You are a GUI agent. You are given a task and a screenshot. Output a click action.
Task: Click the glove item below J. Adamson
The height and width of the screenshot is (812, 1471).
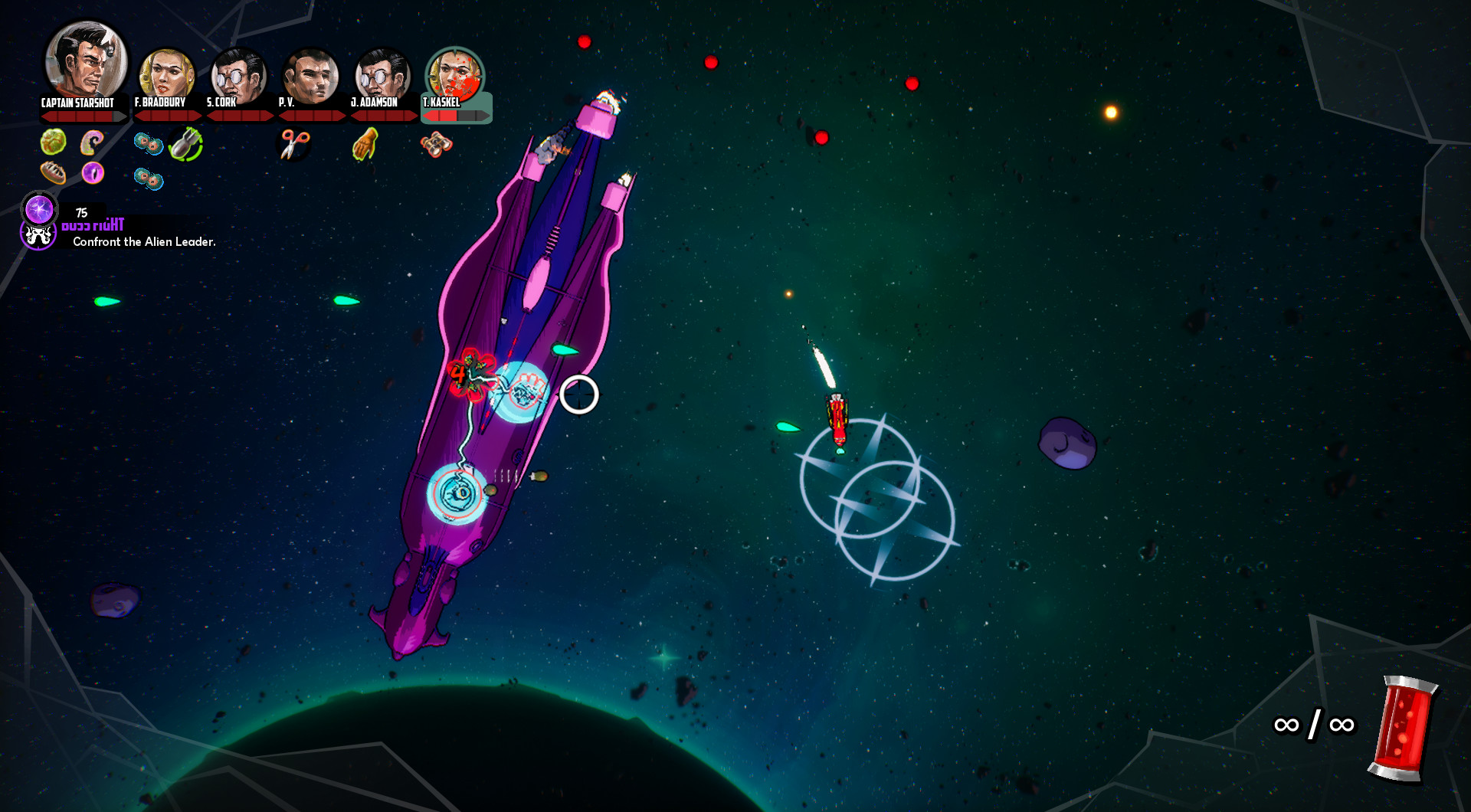(x=365, y=144)
